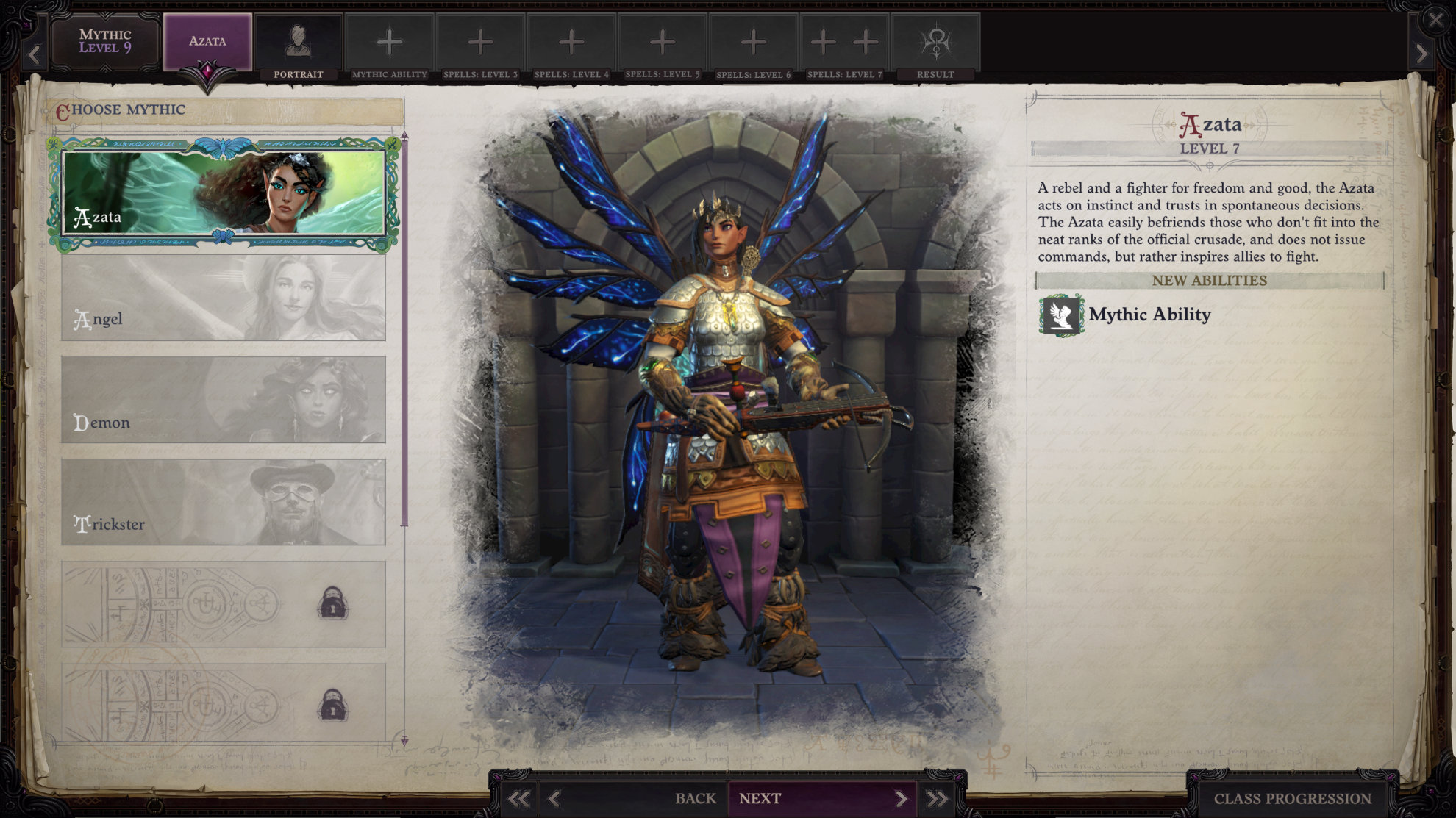Jump to Spells: Level 3 tab
This screenshot has height=818, width=1456.
pos(480,47)
